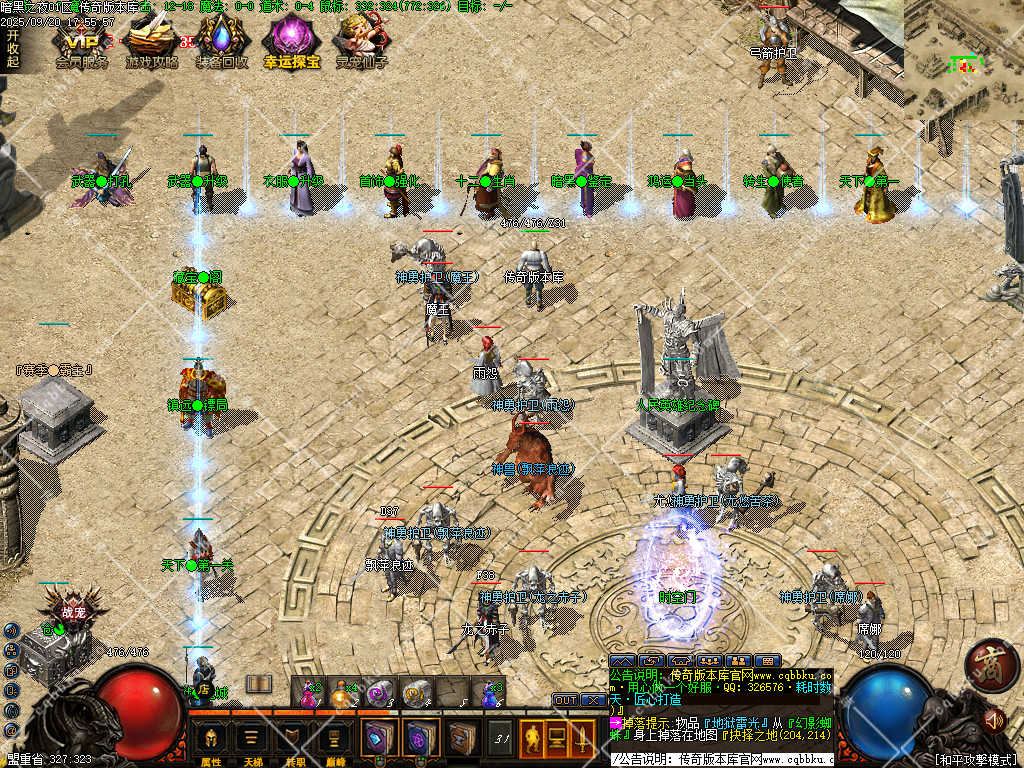Collapse the top icons with 开收起 toggle
This screenshot has height=768, width=1024.
coord(12,47)
